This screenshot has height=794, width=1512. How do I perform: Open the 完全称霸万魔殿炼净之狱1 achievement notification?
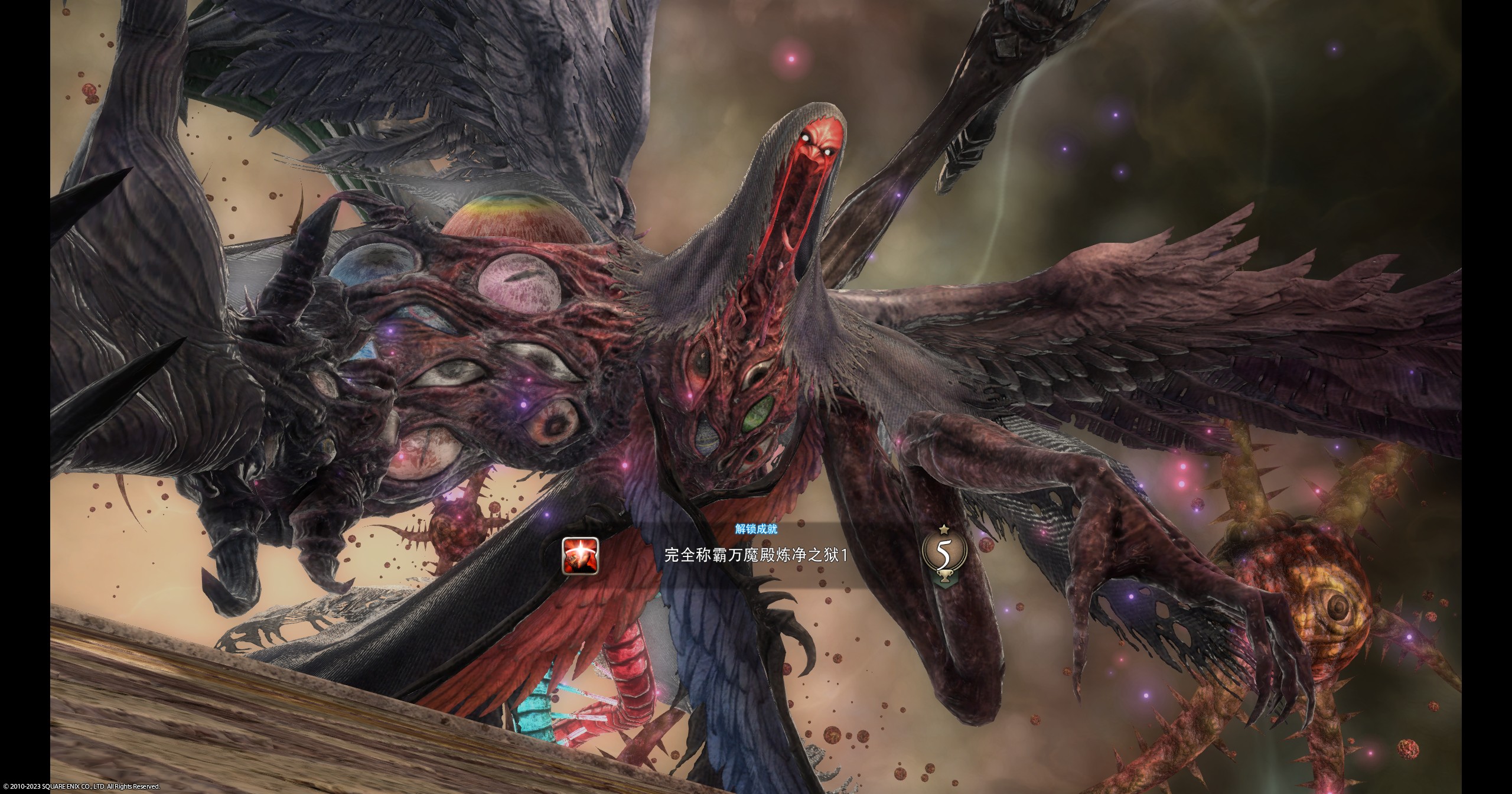click(756, 555)
